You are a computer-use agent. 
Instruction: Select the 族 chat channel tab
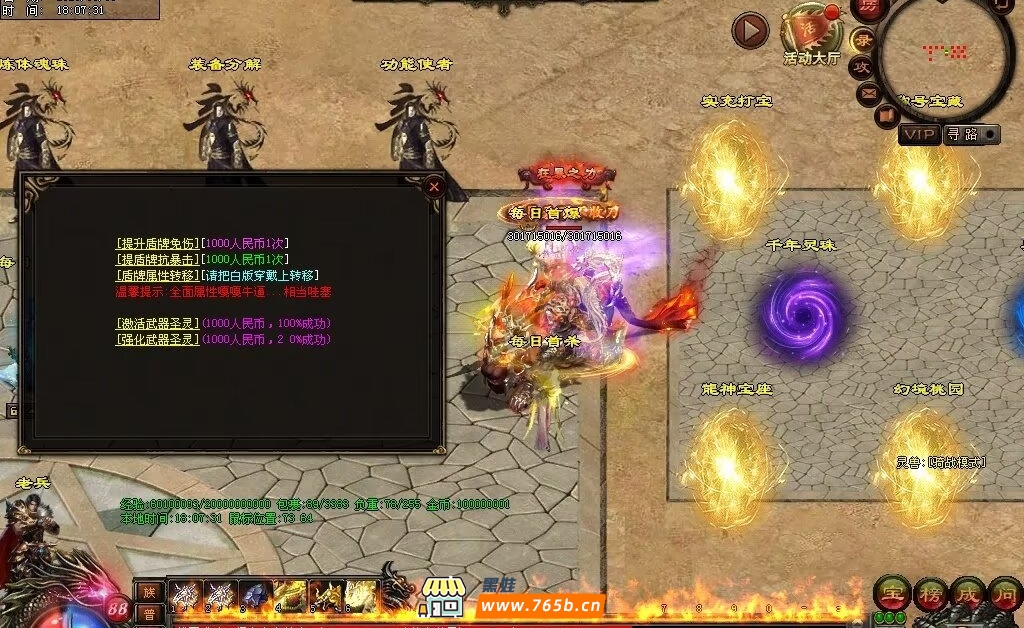click(x=147, y=590)
